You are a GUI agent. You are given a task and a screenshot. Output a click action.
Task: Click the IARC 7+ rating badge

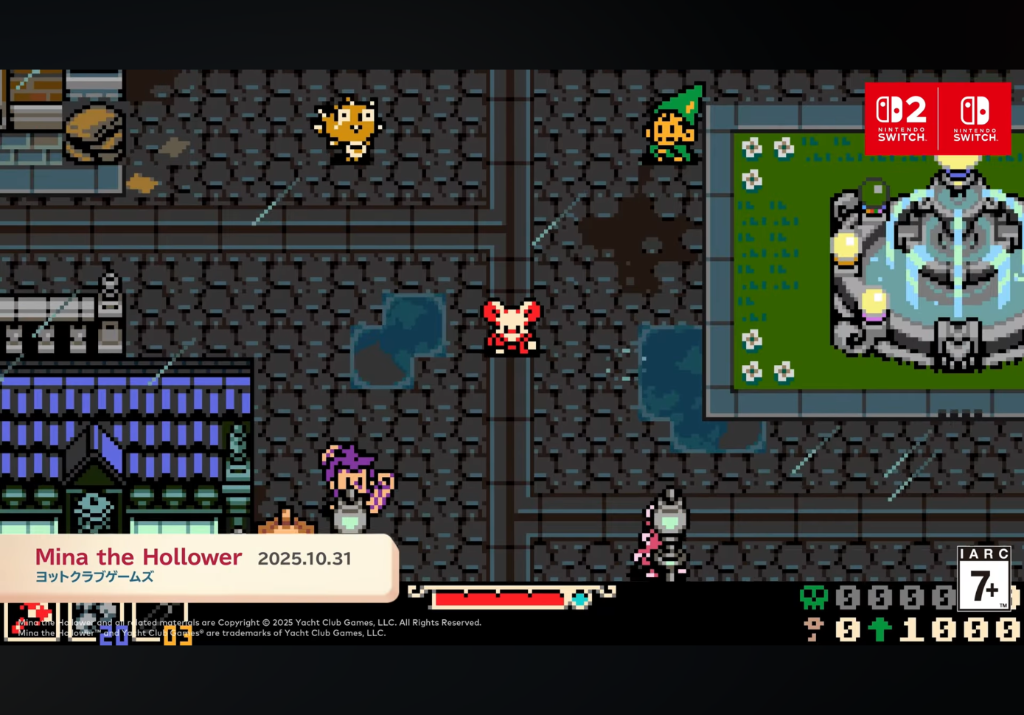pyautogui.click(x=984, y=579)
